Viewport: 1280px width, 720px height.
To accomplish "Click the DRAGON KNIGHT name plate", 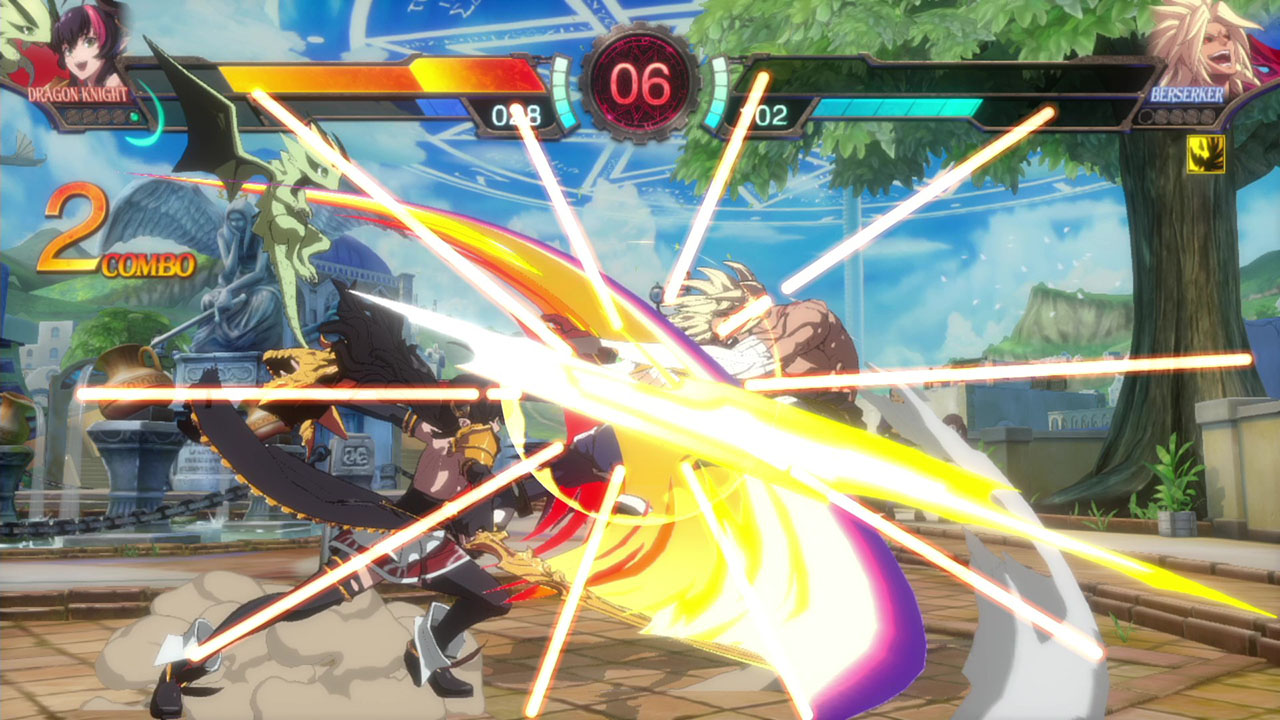I will click(x=78, y=94).
